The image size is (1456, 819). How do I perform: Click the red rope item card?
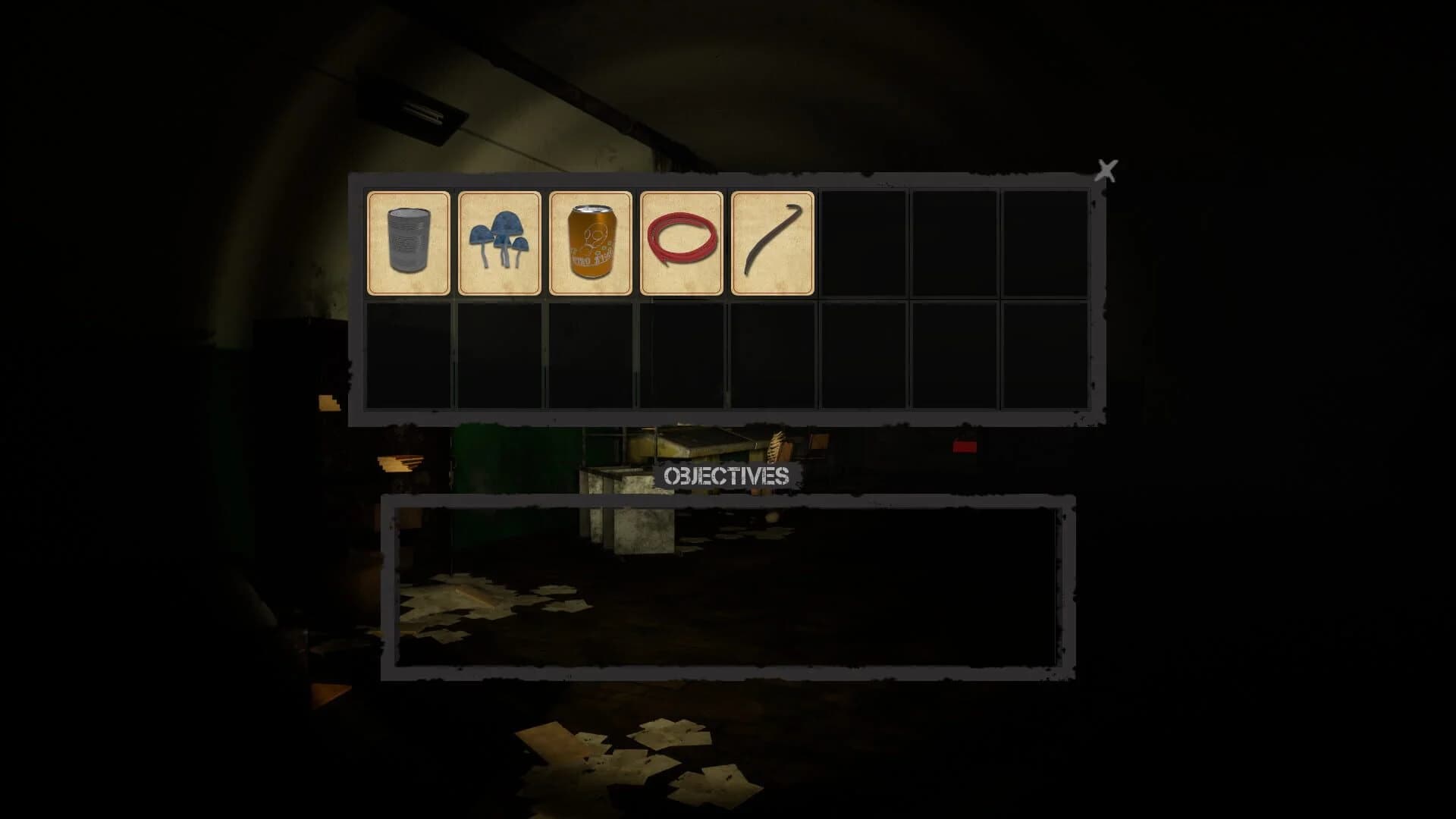[682, 243]
